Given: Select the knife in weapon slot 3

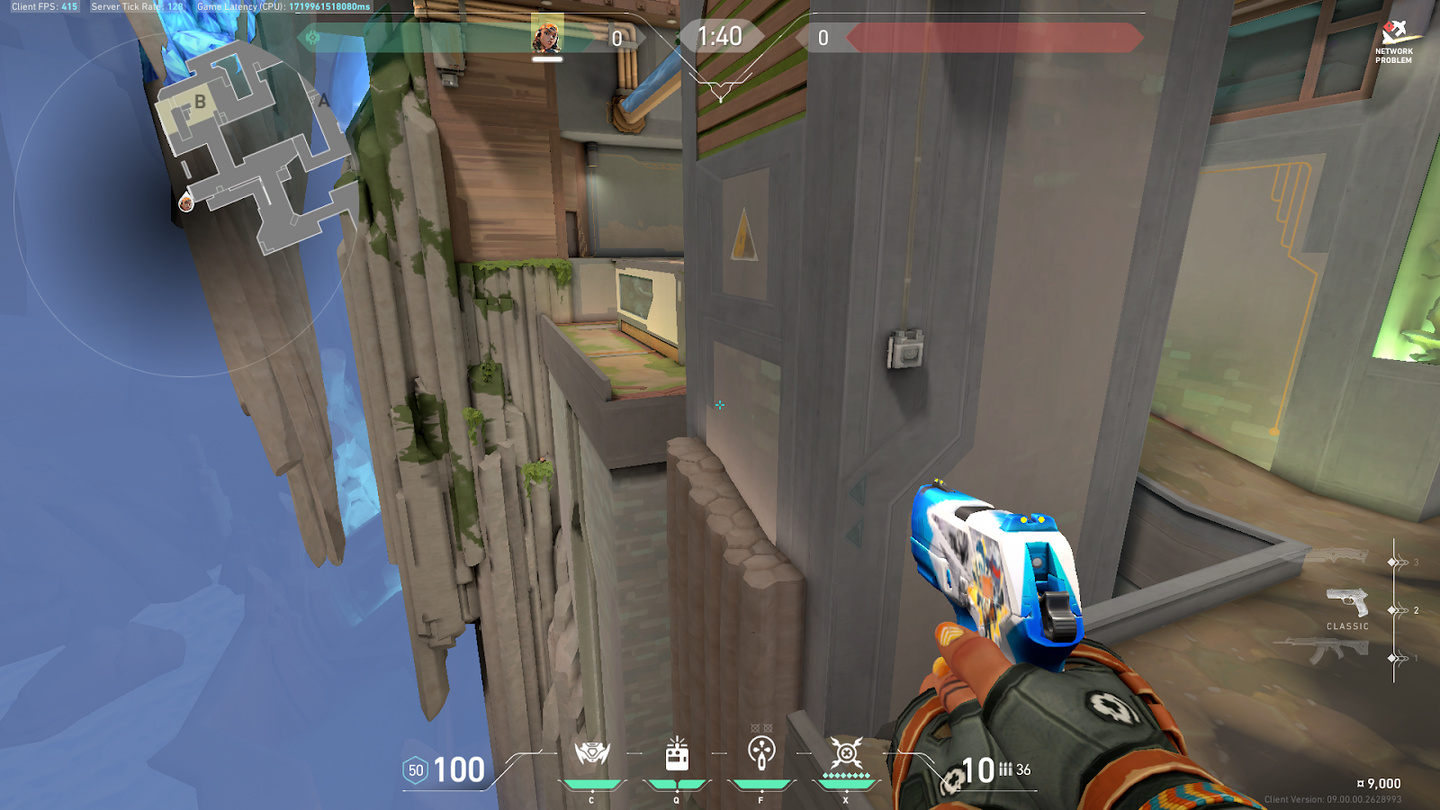Looking at the screenshot, I should pyautogui.click(x=1340, y=556).
